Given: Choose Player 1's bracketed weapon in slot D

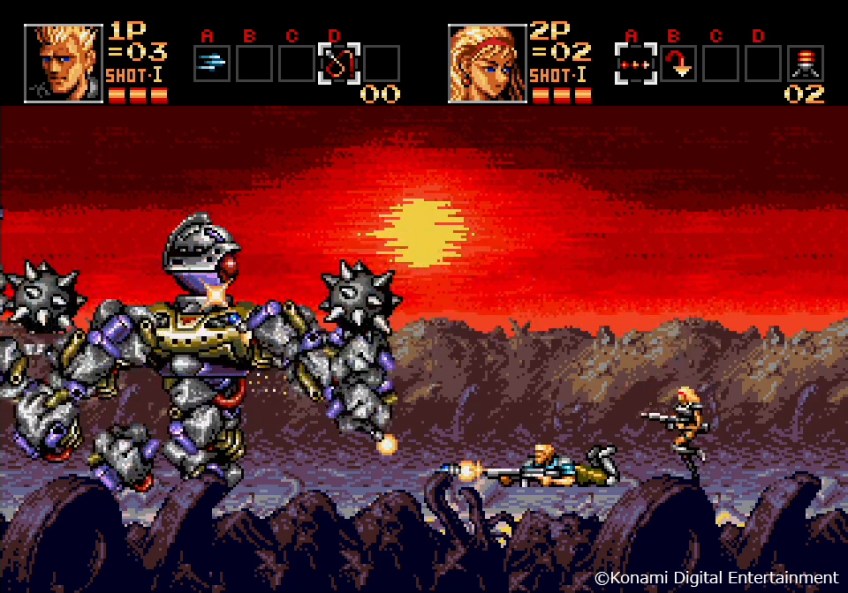Looking at the screenshot, I should 337,63.
